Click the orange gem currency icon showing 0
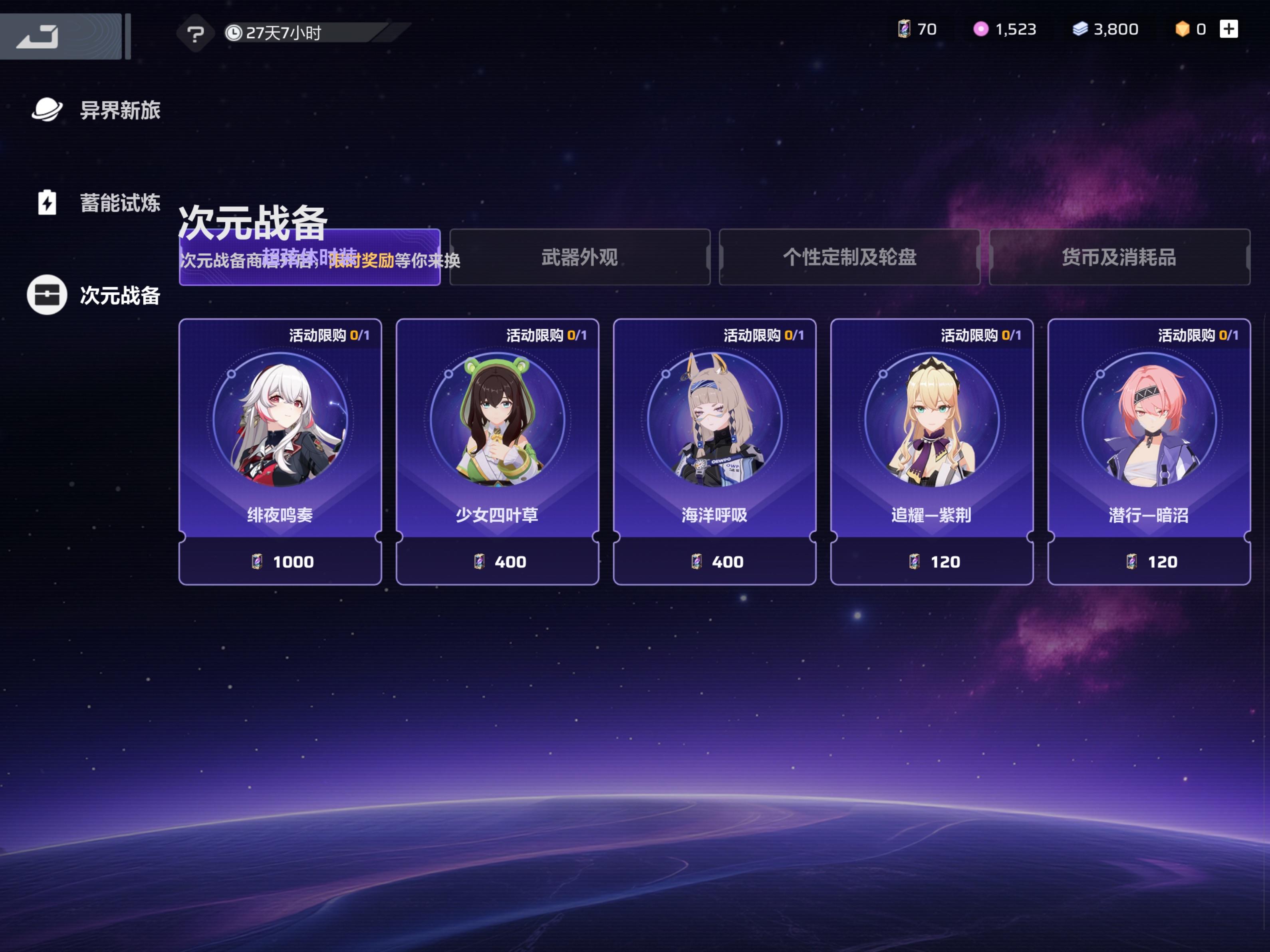Image resolution: width=1270 pixels, height=952 pixels. coord(1183,29)
